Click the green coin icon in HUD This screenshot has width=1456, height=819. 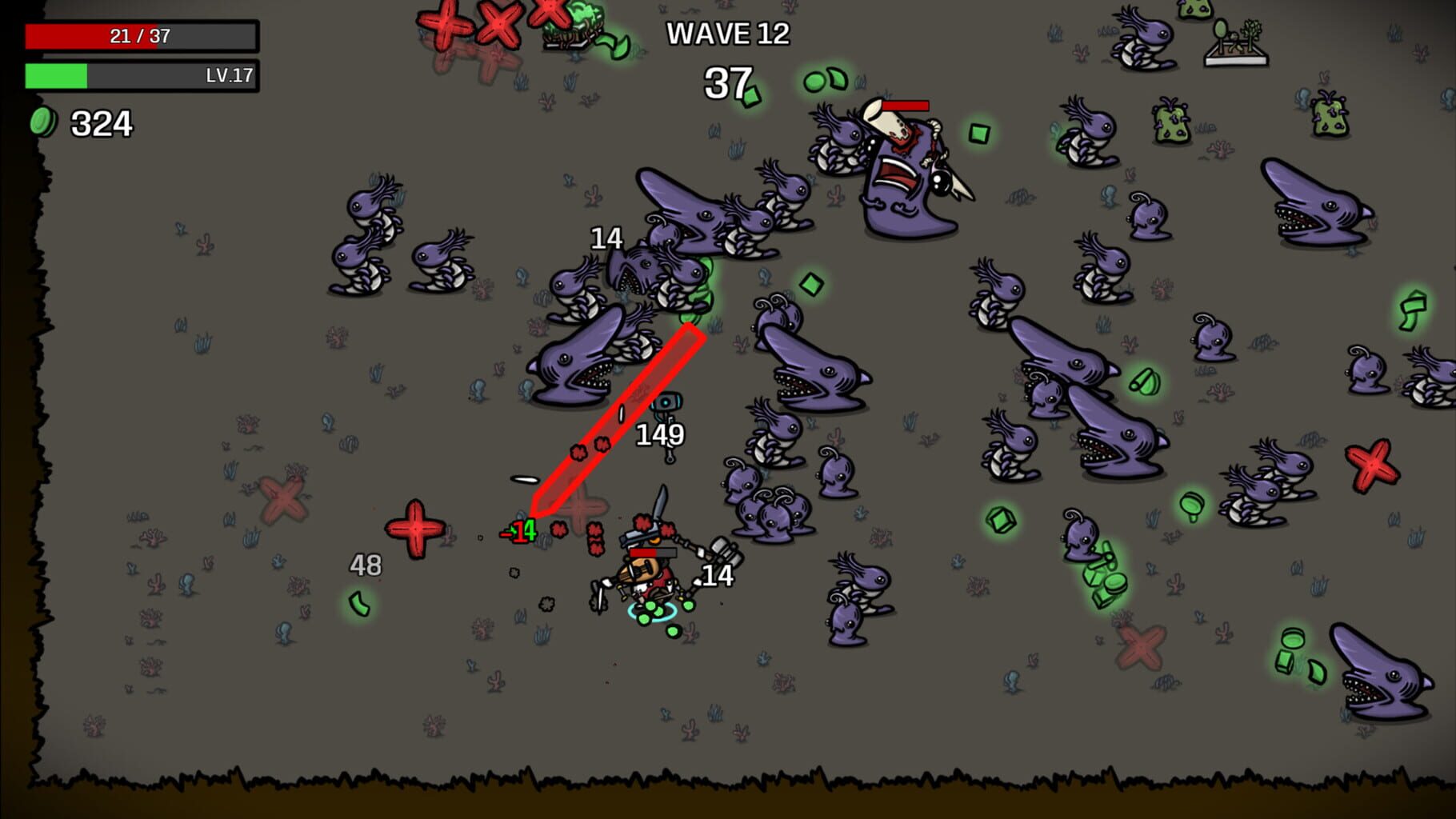click(x=45, y=122)
